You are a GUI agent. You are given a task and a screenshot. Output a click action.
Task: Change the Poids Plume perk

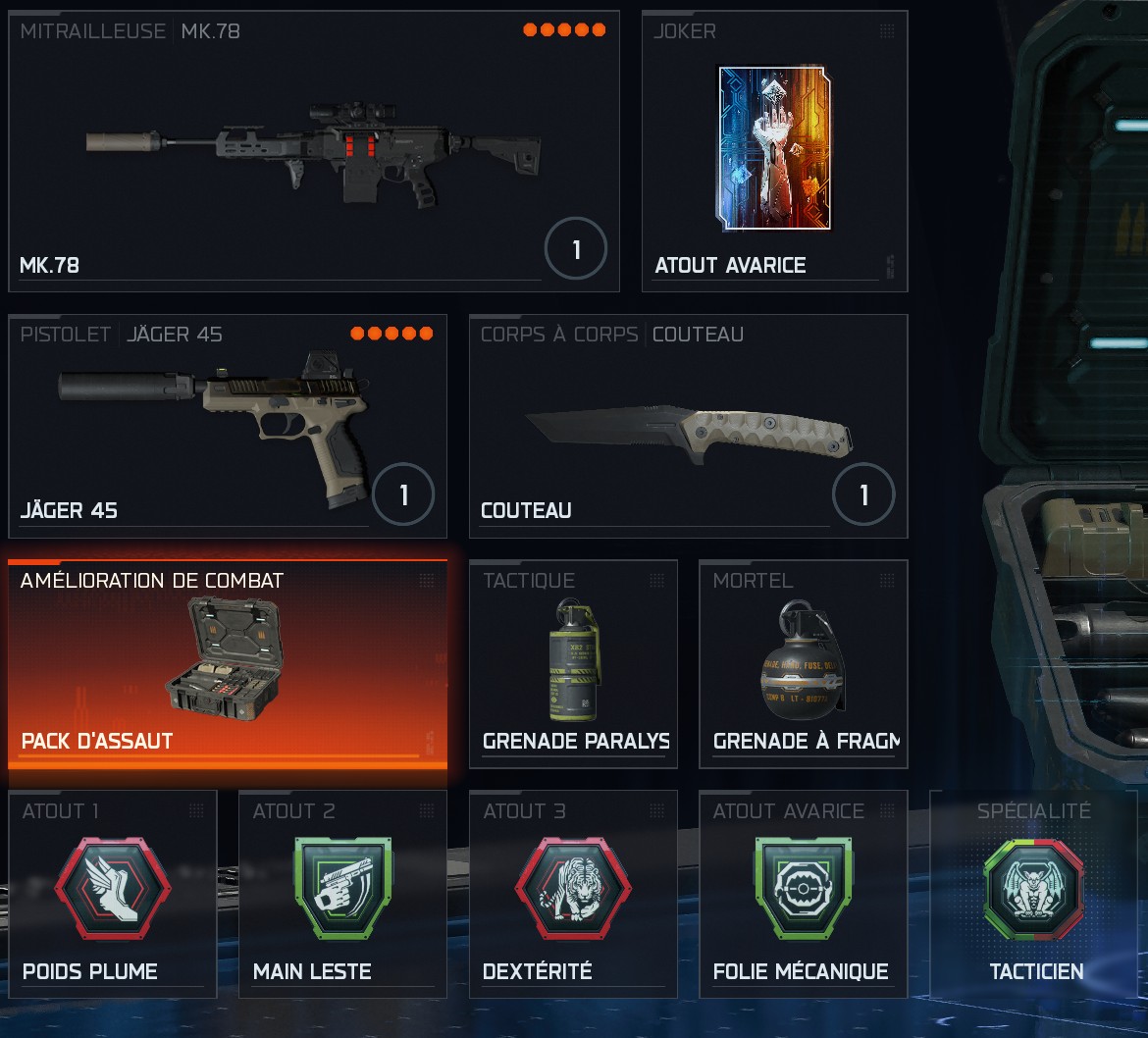[x=112, y=894]
